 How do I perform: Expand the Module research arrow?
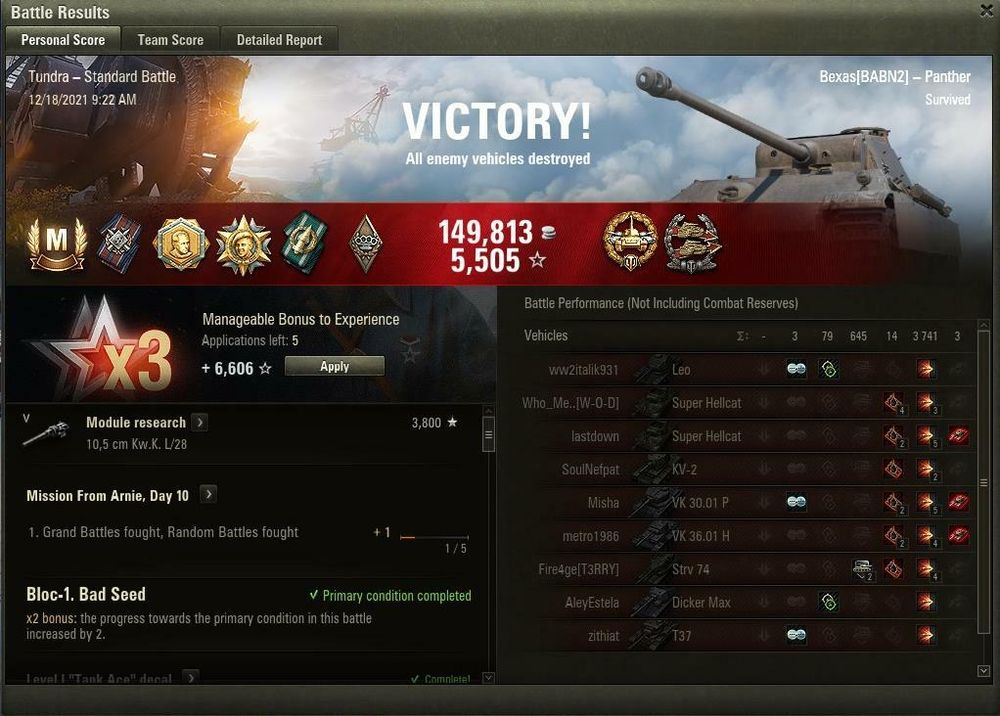[x=200, y=423]
